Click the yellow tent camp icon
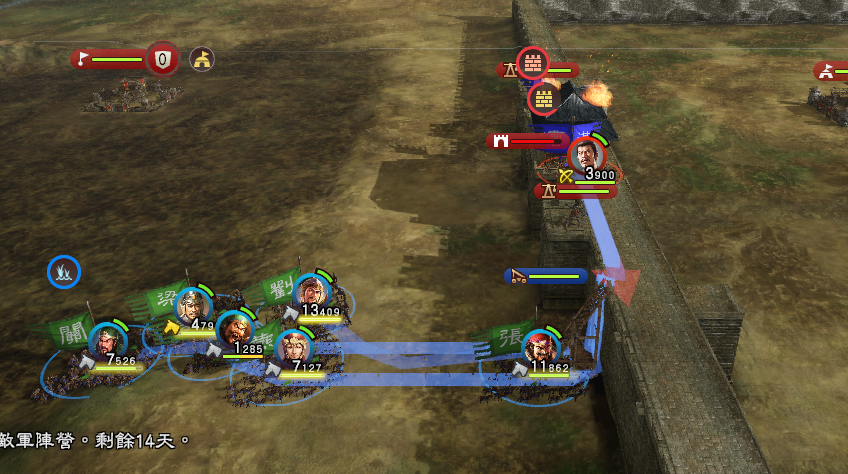This screenshot has height=474, width=848. click(202, 59)
